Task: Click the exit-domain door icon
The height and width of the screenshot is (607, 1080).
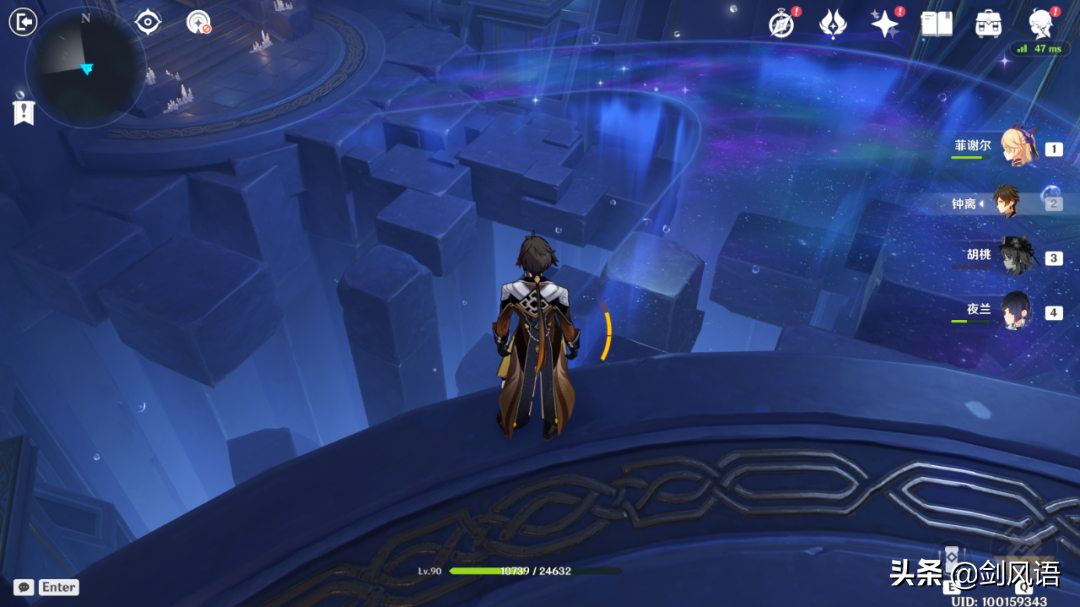Action: coord(22,22)
